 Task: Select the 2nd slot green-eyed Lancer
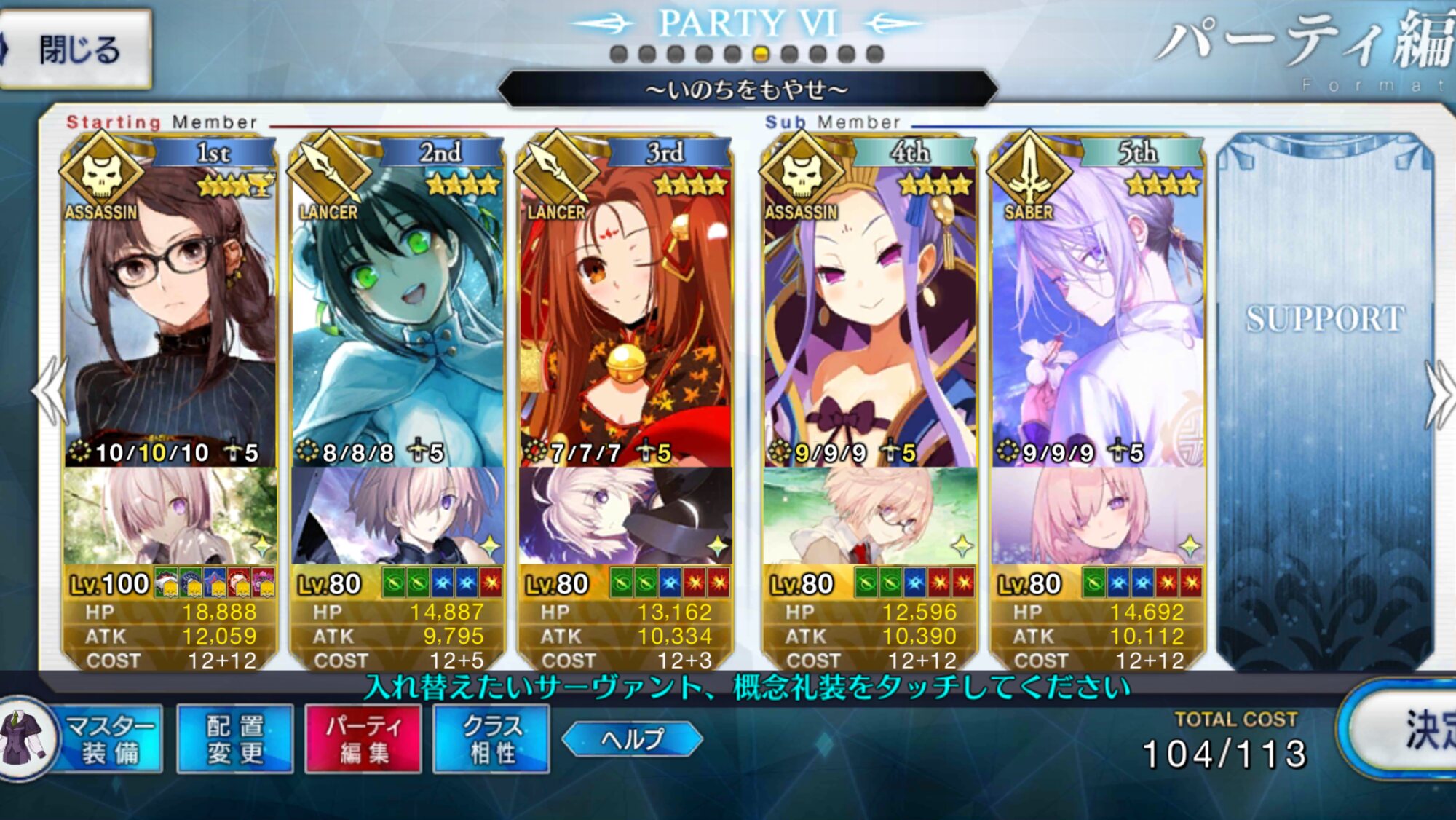(397, 313)
